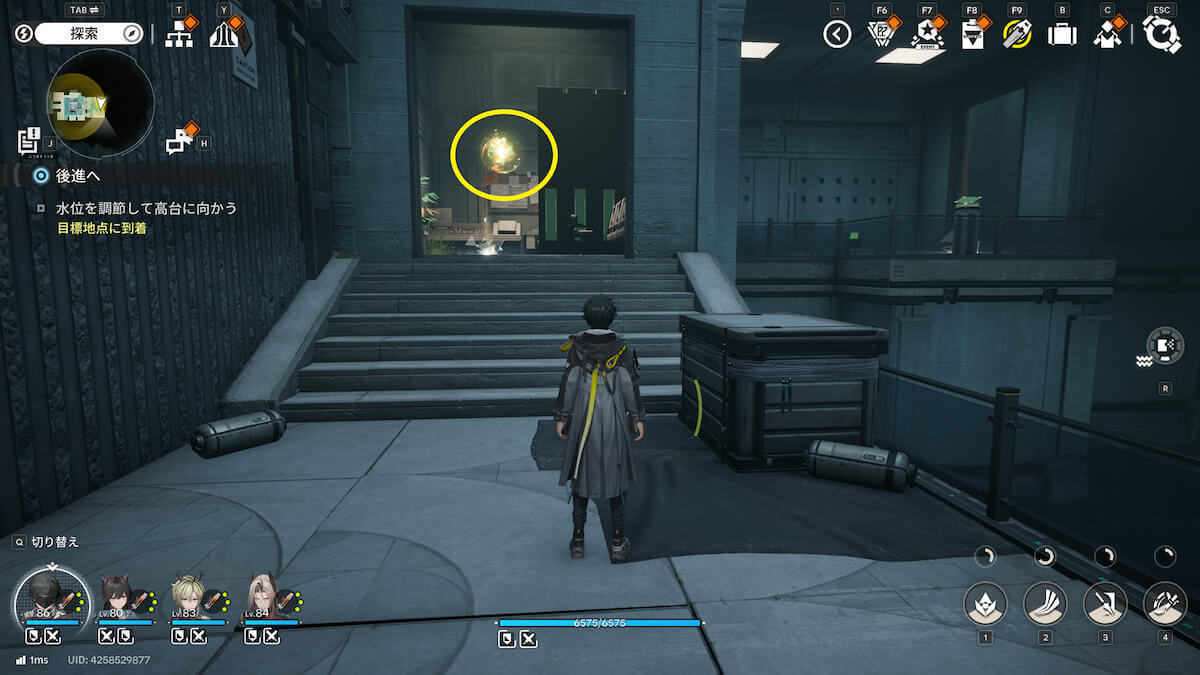
Task: Open the operator character menu icon
Action: coord(1106,35)
